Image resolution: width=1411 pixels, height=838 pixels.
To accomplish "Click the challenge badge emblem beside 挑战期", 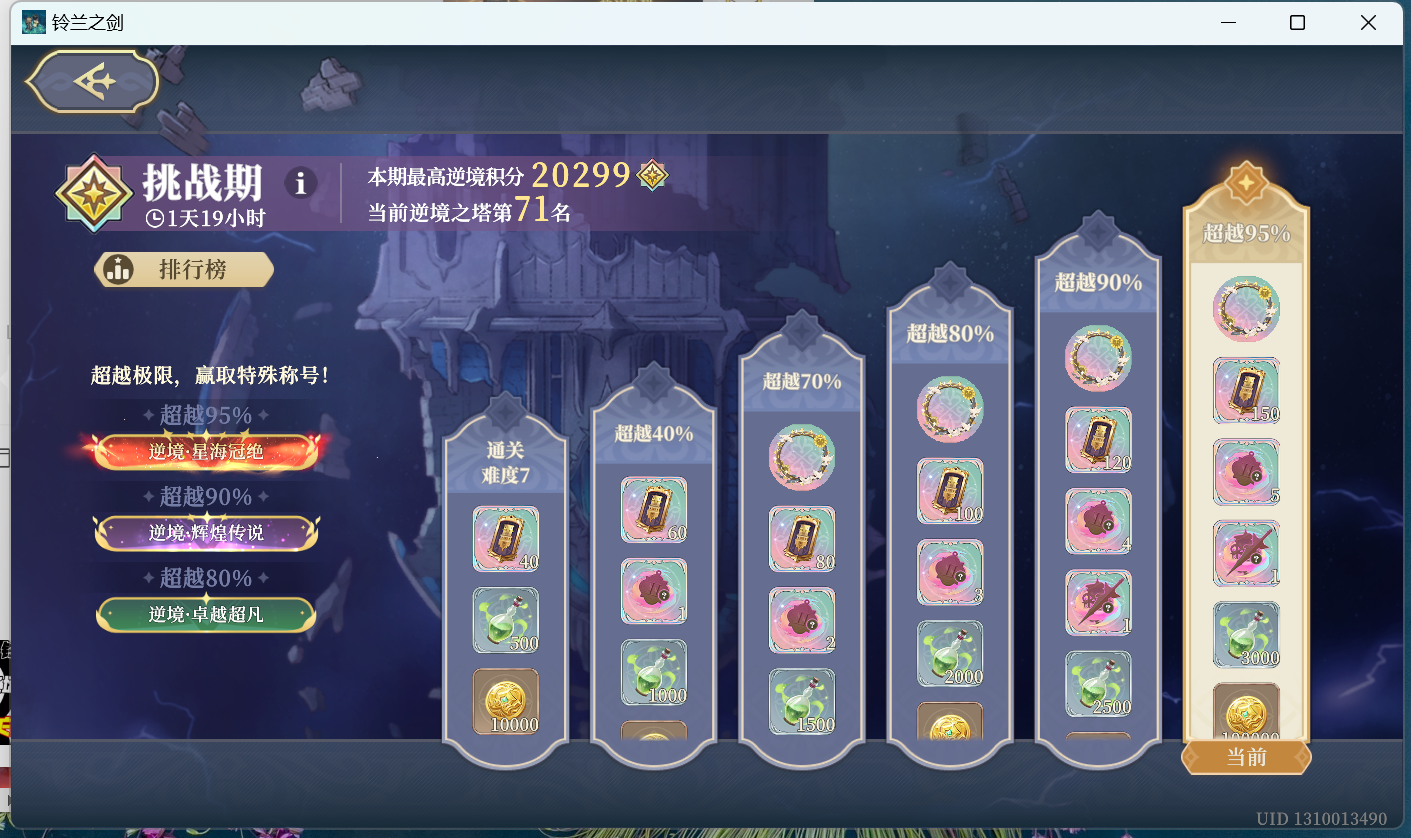I will [x=94, y=192].
